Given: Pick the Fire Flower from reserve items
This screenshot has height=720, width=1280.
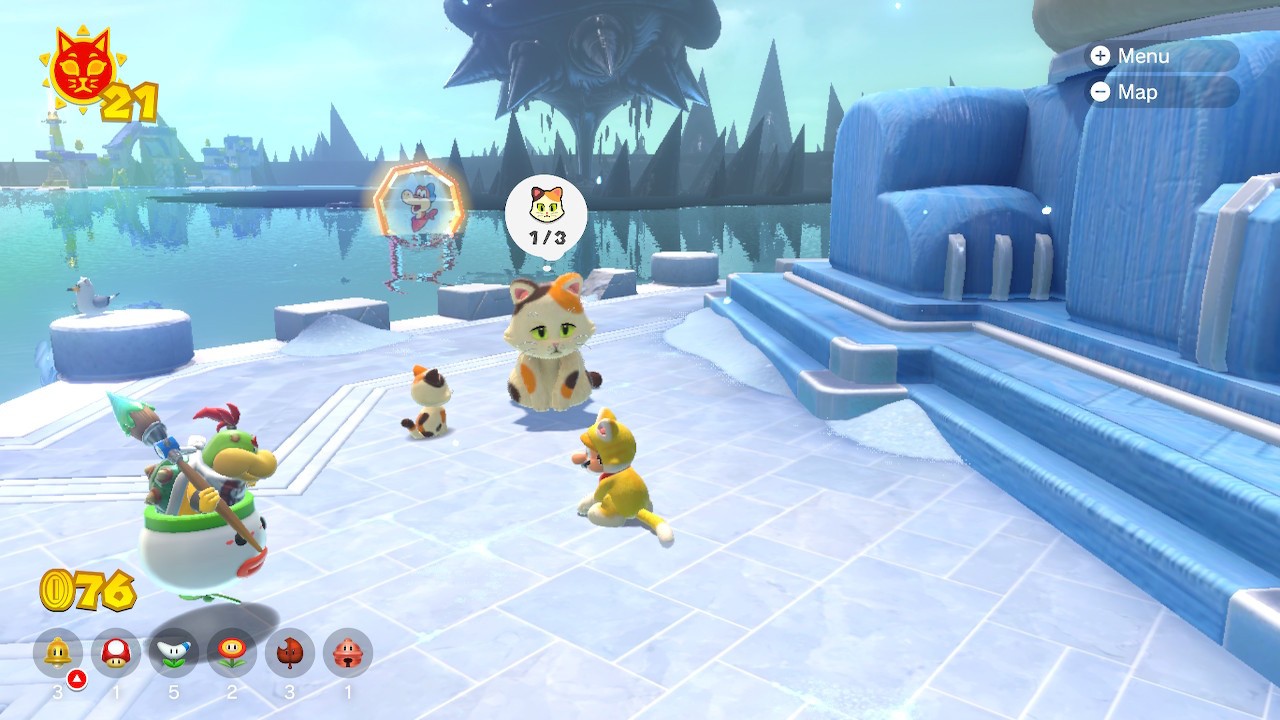Looking at the screenshot, I should [232, 654].
